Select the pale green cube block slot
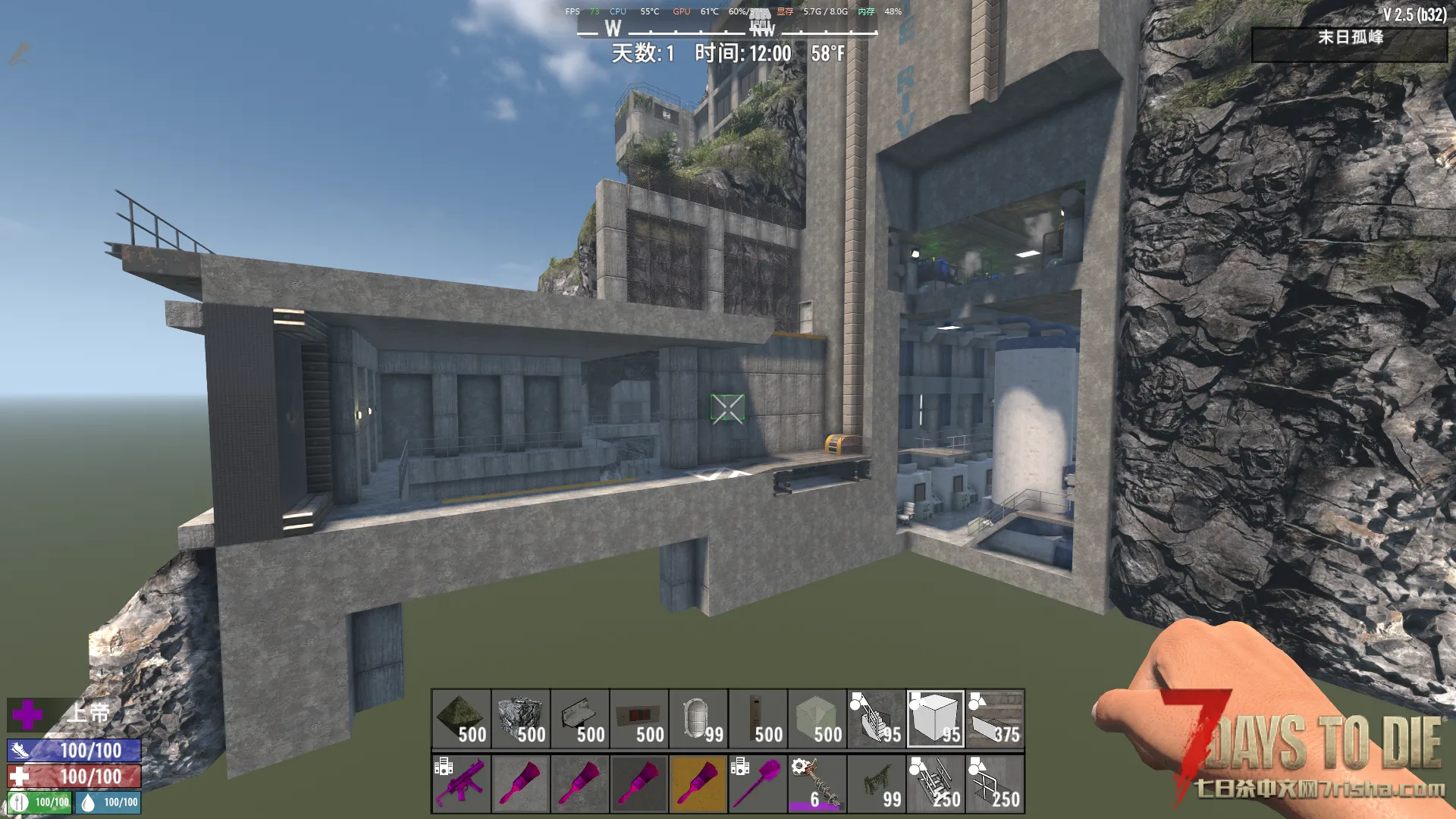Screen dimensions: 1456x819 [817, 718]
